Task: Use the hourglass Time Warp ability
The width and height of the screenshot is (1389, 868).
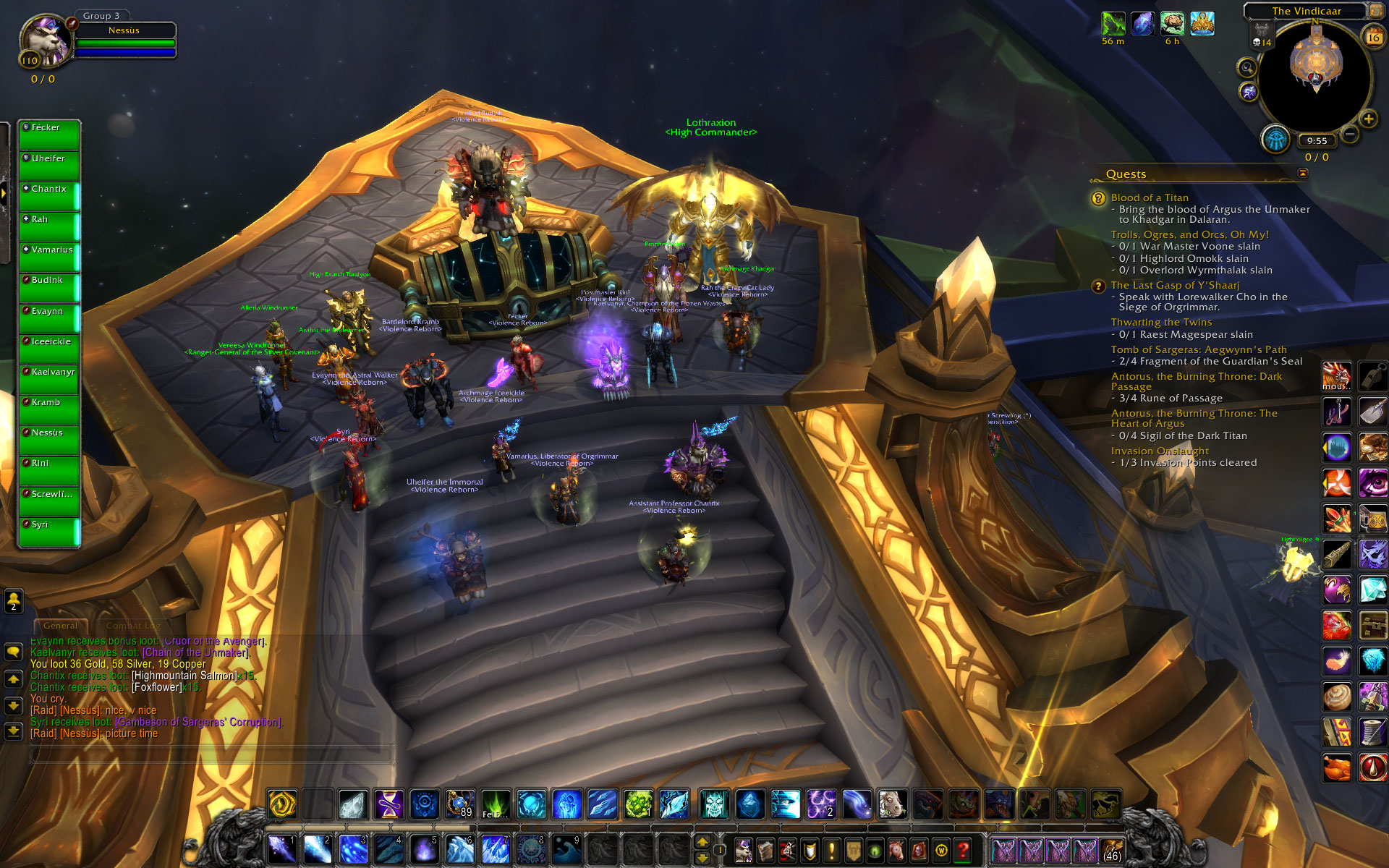Action: click(388, 804)
